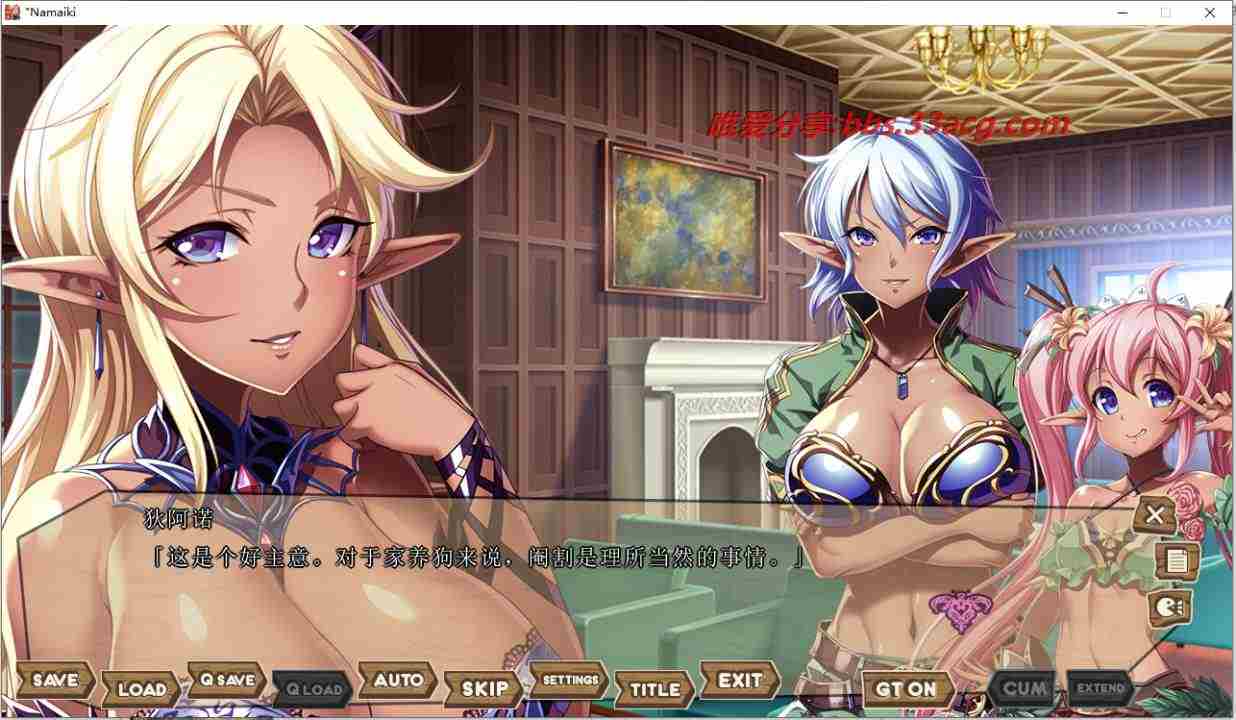The height and width of the screenshot is (720, 1236).
Task: Open the text log page icon
Action: (1176, 561)
